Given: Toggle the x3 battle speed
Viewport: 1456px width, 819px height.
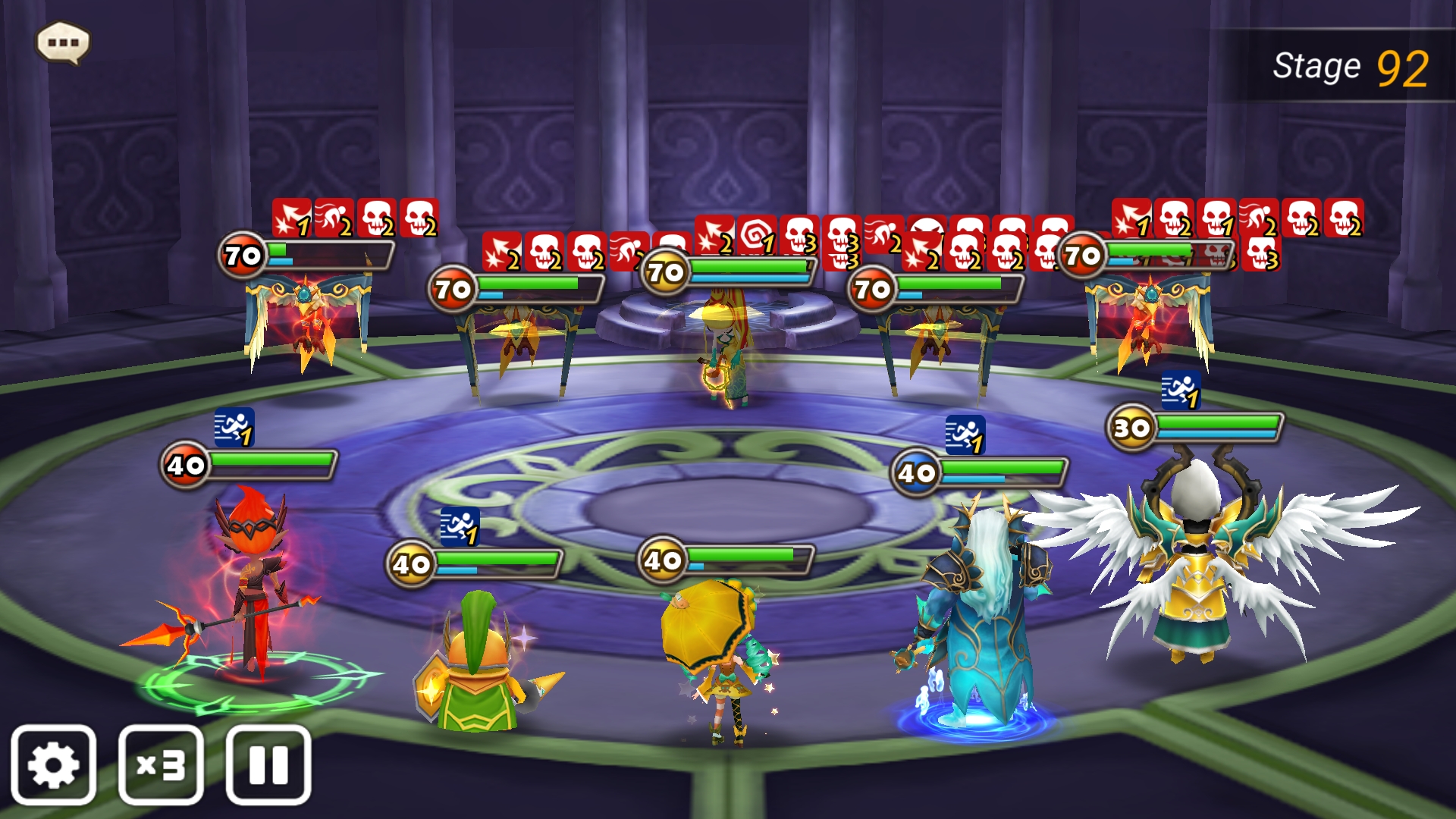Looking at the screenshot, I should (161, 764).
